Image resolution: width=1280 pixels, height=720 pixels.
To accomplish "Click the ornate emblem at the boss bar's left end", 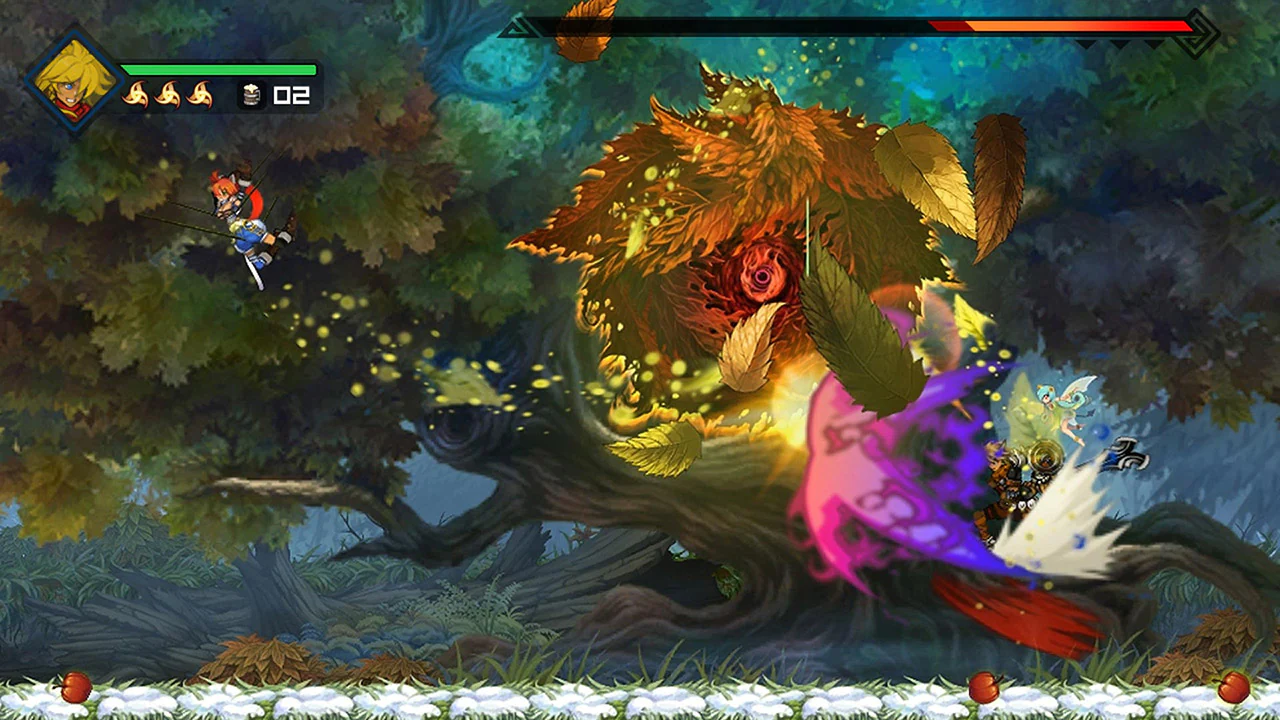I will 517,27.
